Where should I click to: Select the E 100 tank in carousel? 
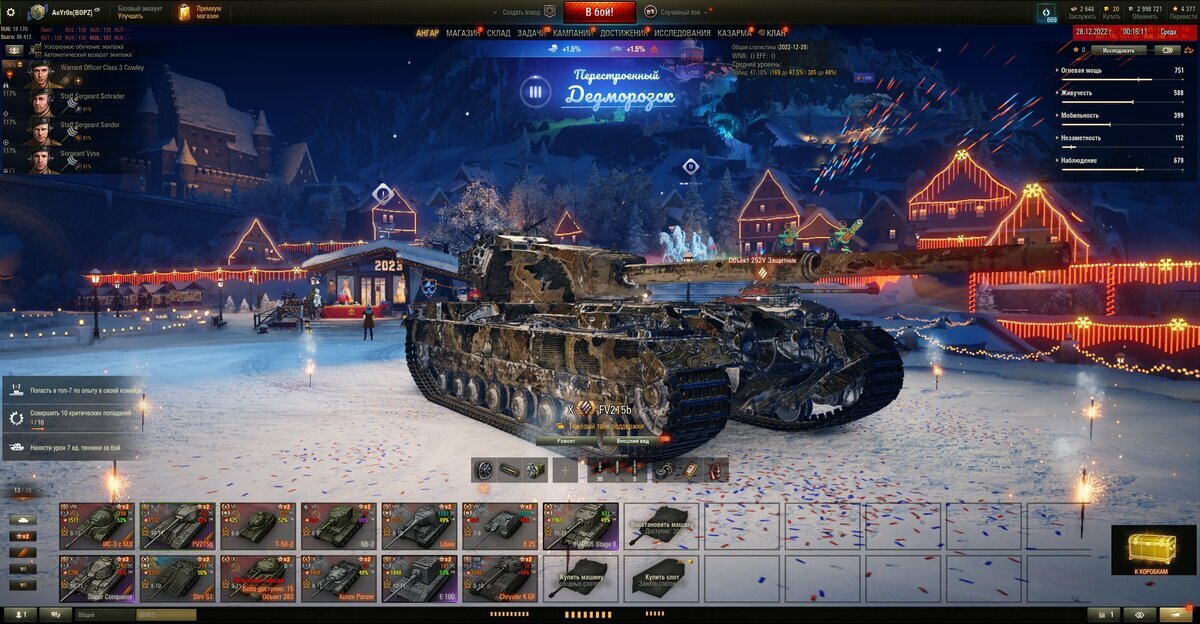pos(419,580)
